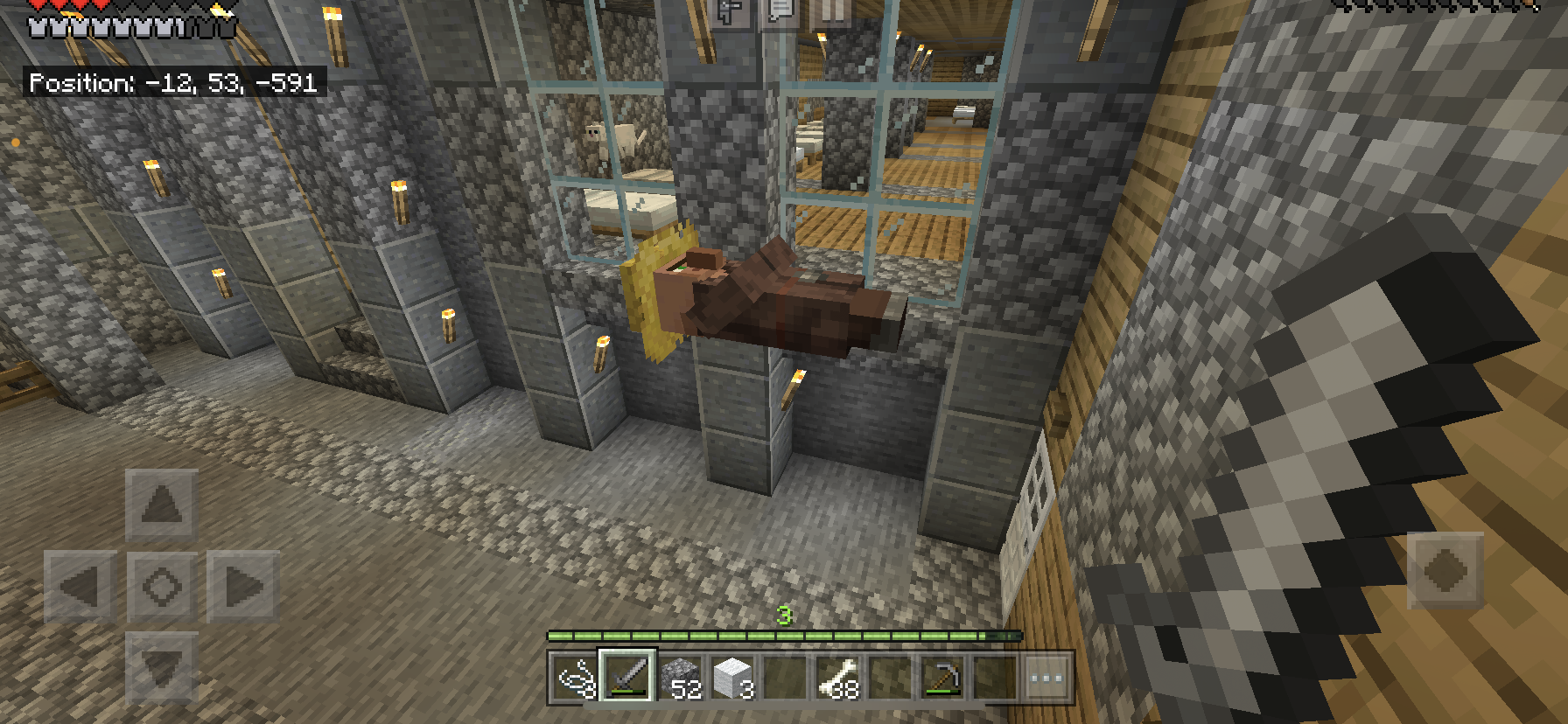Tap the sneak button in D-pad center

(162, 587)
